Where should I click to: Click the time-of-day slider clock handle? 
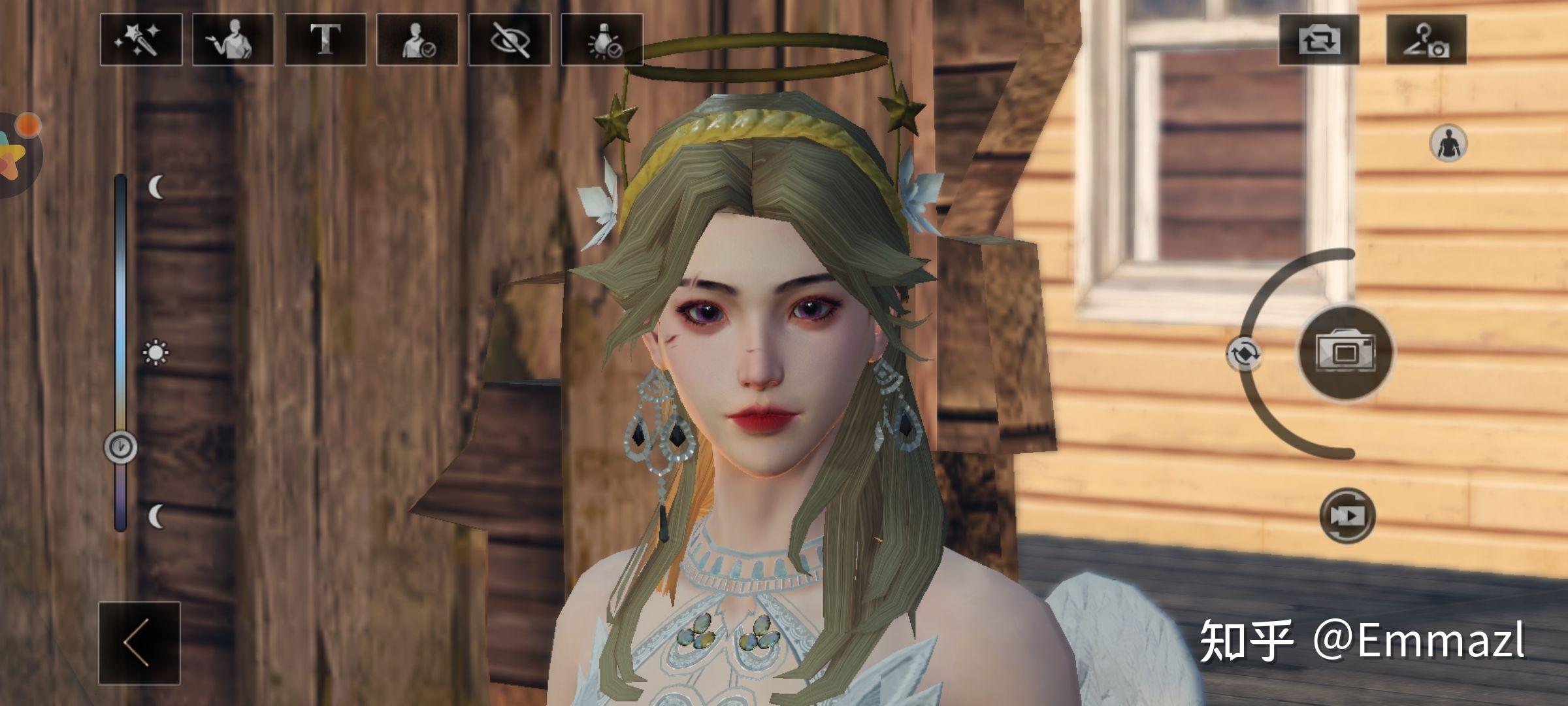tap(121, 447)
